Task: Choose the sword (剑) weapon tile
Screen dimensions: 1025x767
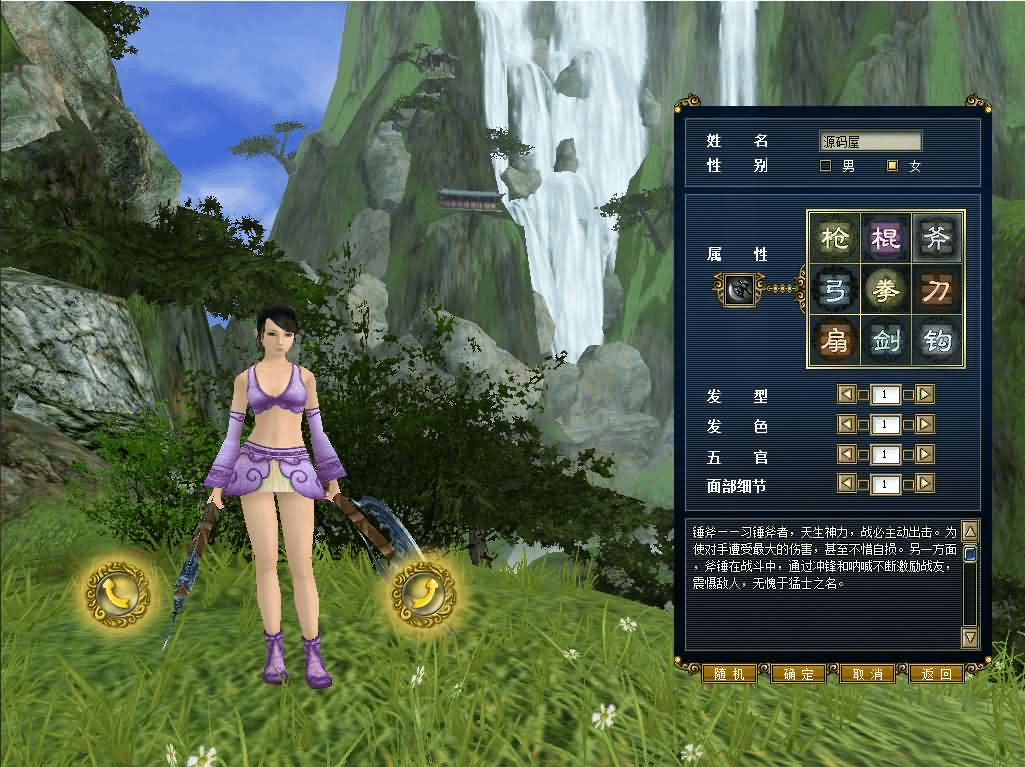Action: pyautogui.click(x=886, y=342)
